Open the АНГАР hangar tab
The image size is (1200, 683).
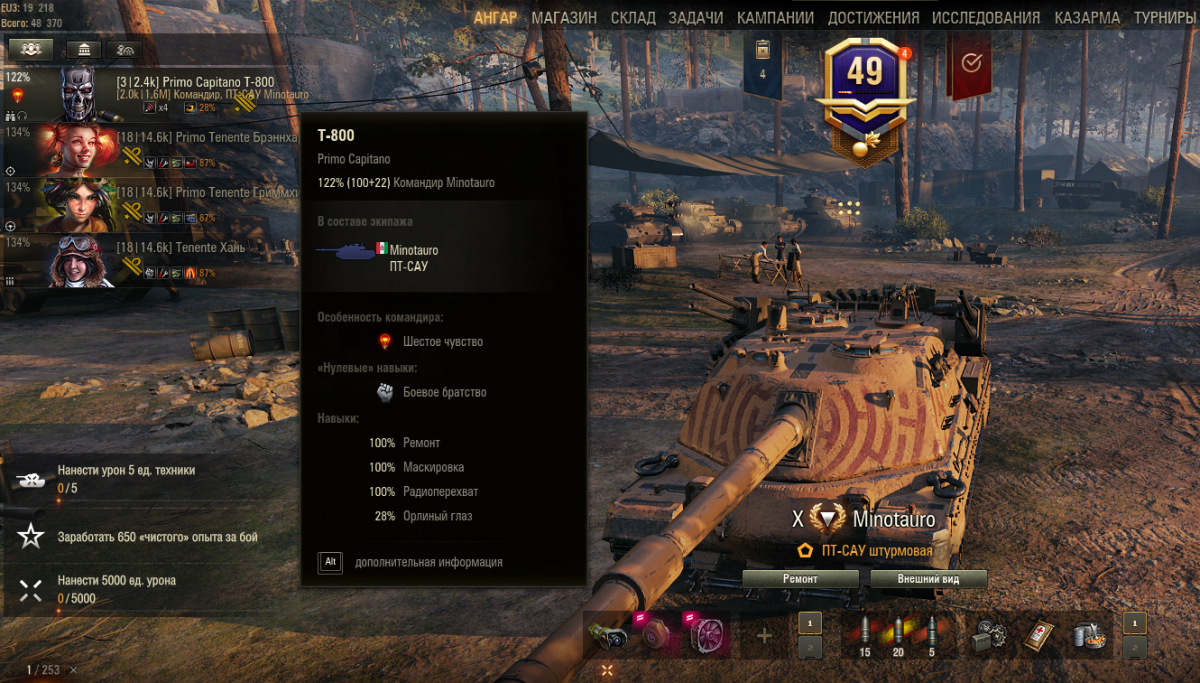pos(495,18)
